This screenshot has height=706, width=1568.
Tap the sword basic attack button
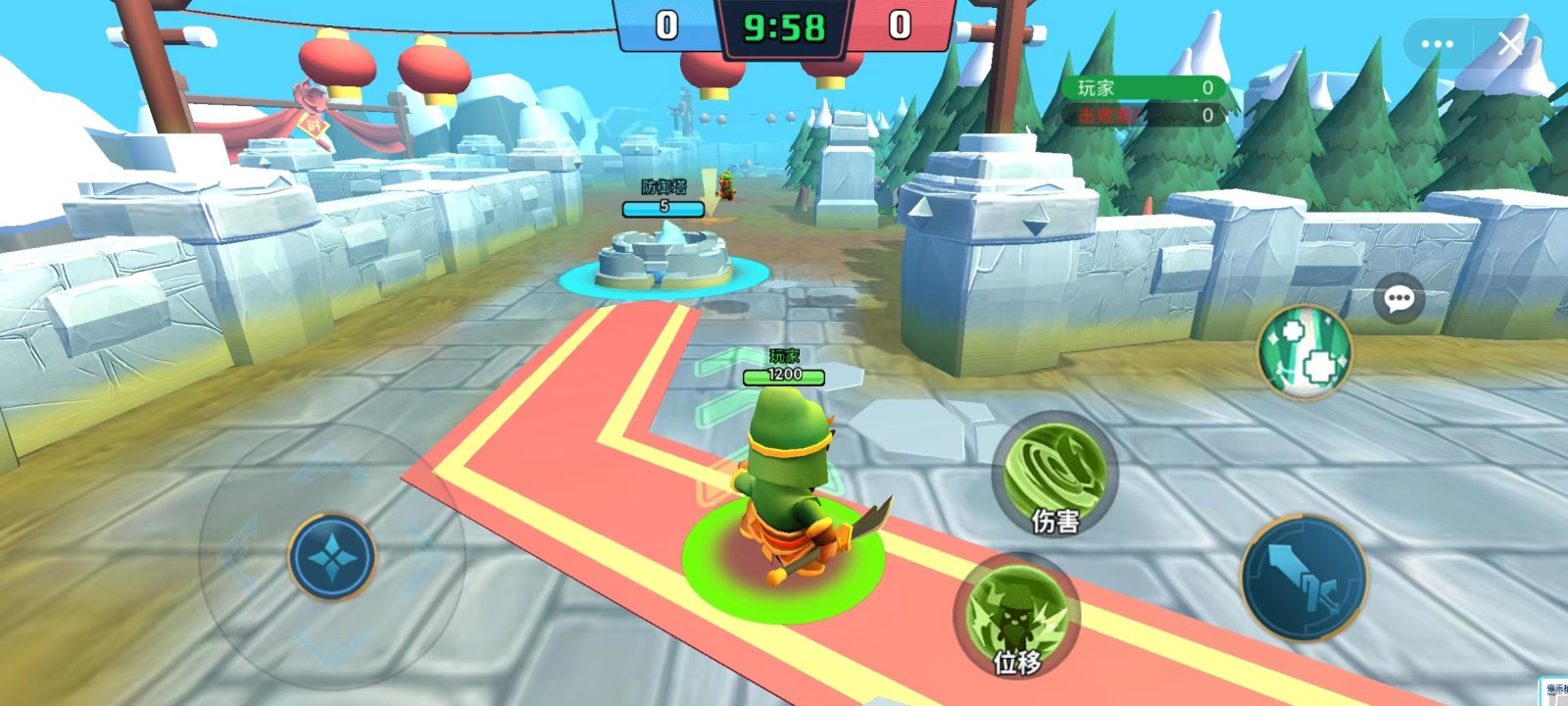(x=1303, y=579)
